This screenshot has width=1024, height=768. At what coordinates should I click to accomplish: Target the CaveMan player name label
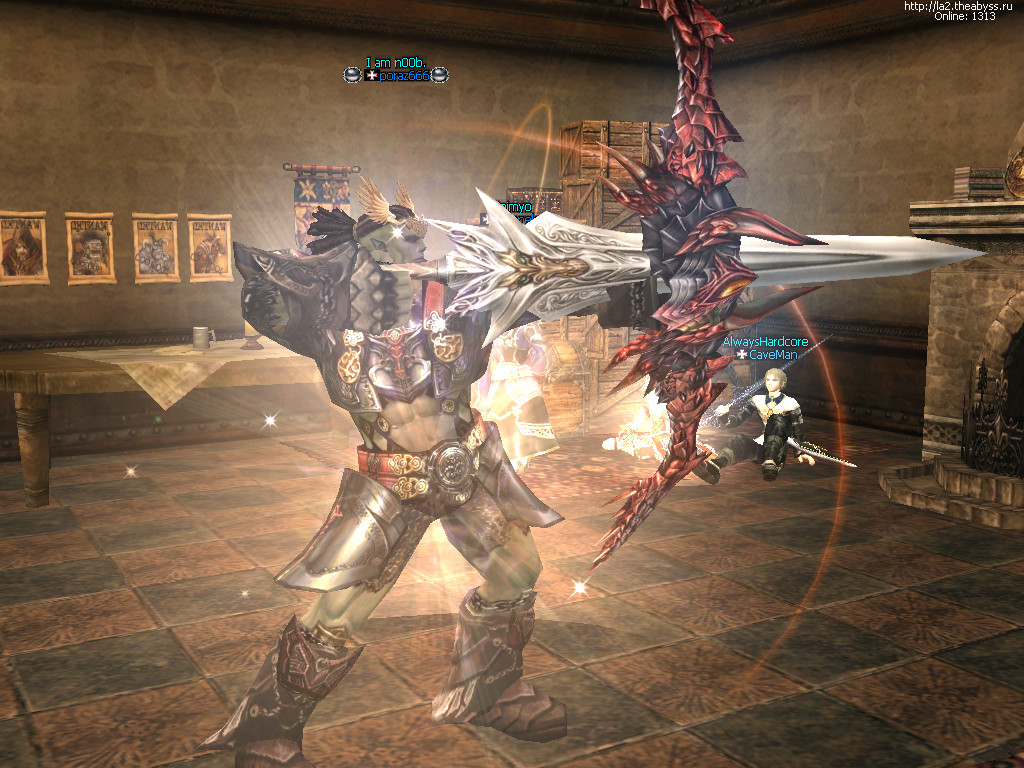[769, 354]
